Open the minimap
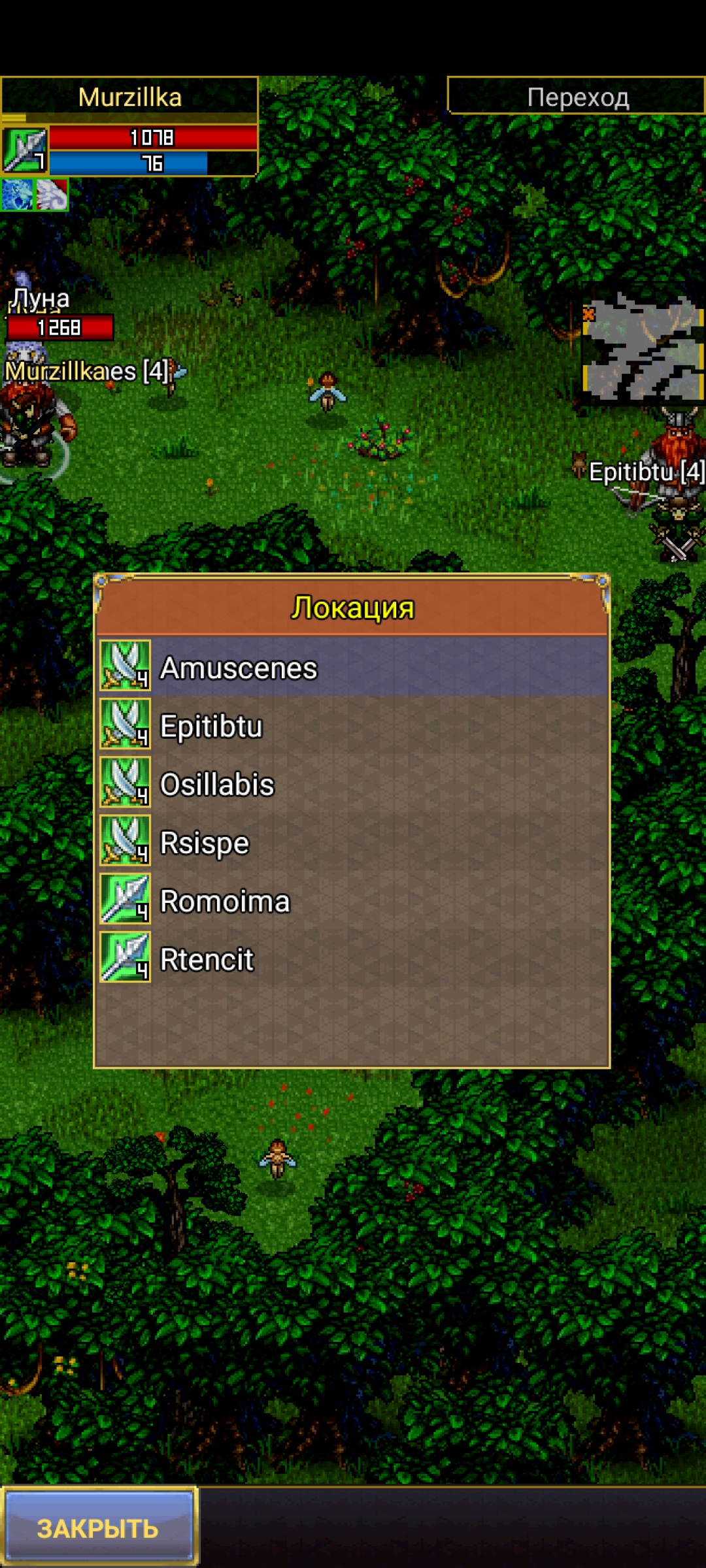 (x=642, y=350)
